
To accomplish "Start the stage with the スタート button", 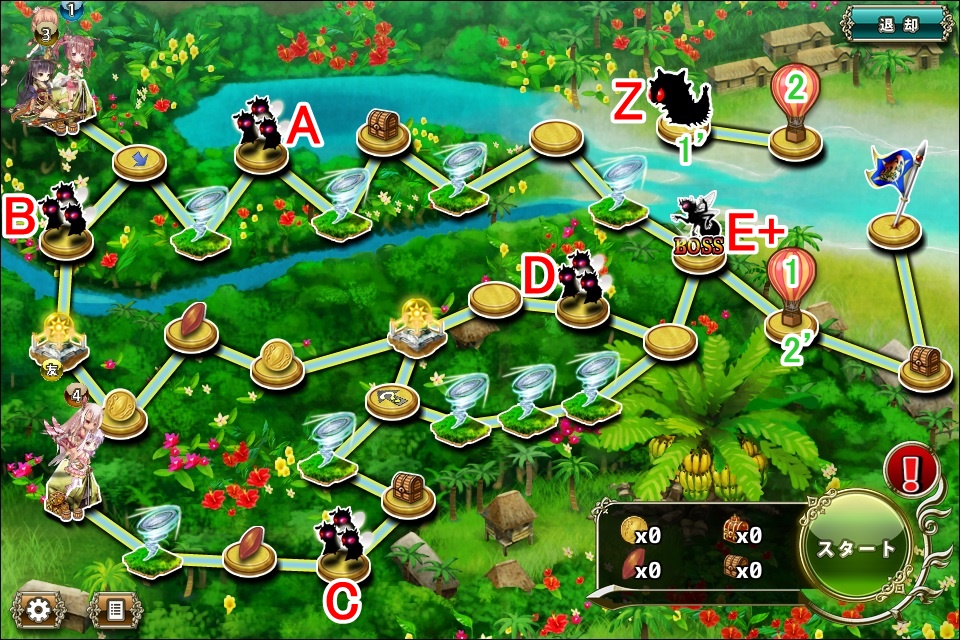I will pyautogui.click(x=856, y=548).
